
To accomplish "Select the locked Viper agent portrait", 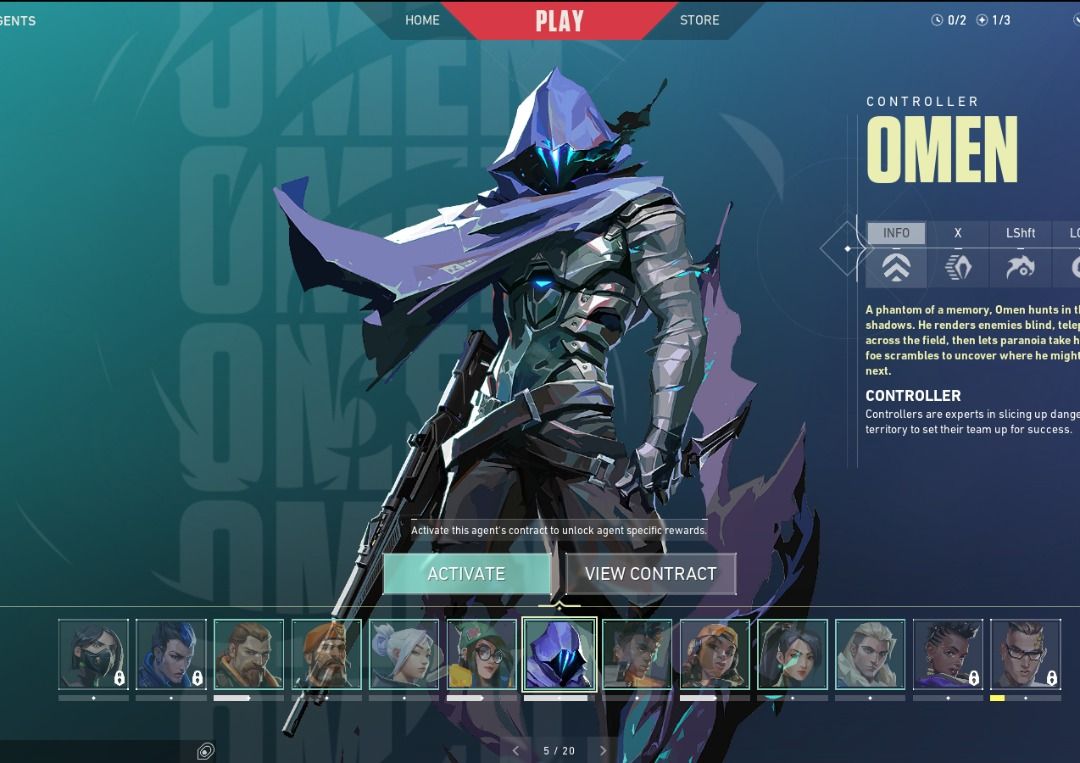I will (94, 655).
